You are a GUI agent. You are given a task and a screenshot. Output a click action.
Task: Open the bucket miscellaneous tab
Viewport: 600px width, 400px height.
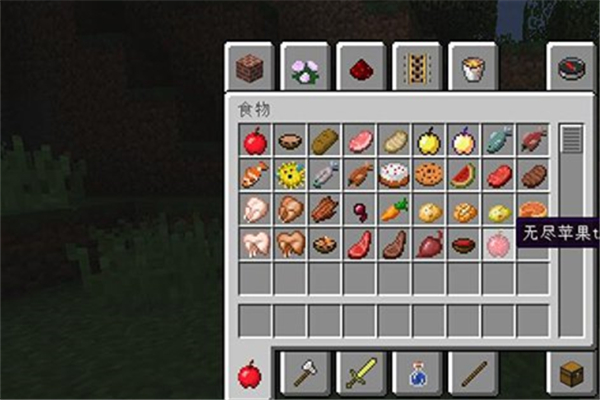(473, 69)
